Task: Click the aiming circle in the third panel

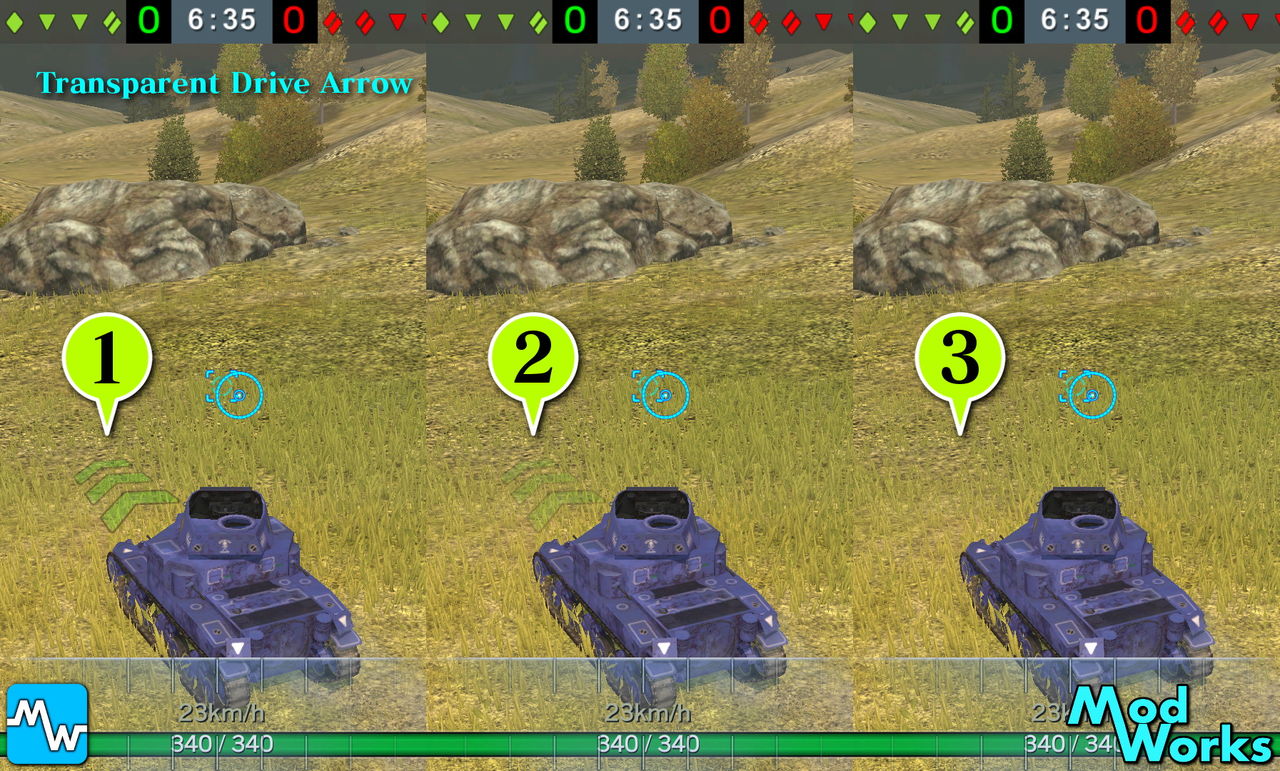Action: click(1089, 395)
